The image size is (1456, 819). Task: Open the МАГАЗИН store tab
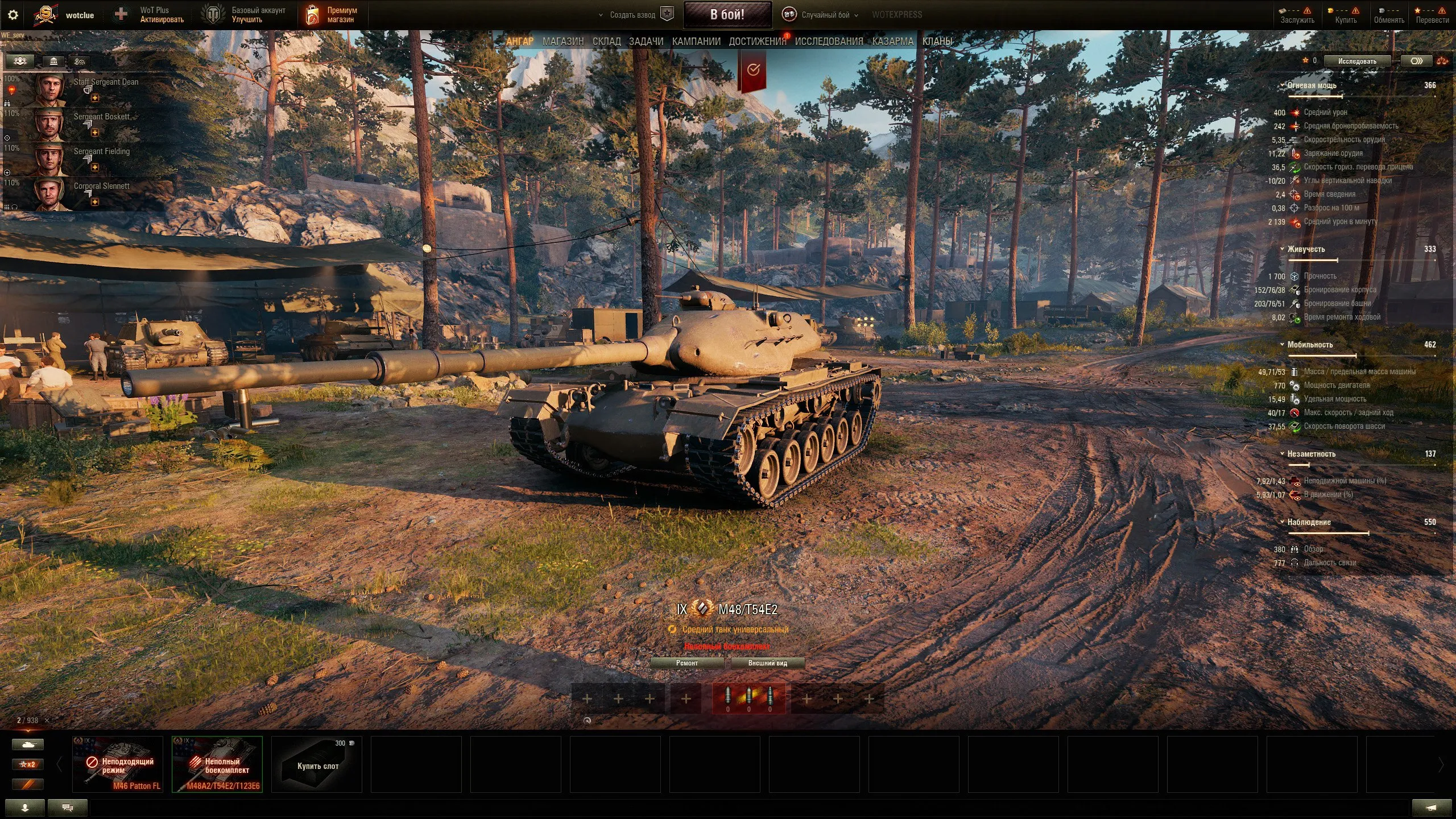coord(562,42)
